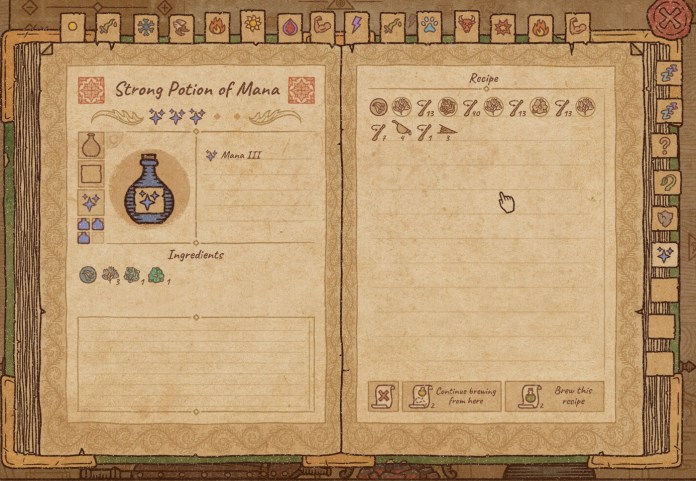Image resolution: width=696 pixels, height=481 pixels.
Task: Open the snowflake bookmark tab
Action: click(x=146, y=27)
